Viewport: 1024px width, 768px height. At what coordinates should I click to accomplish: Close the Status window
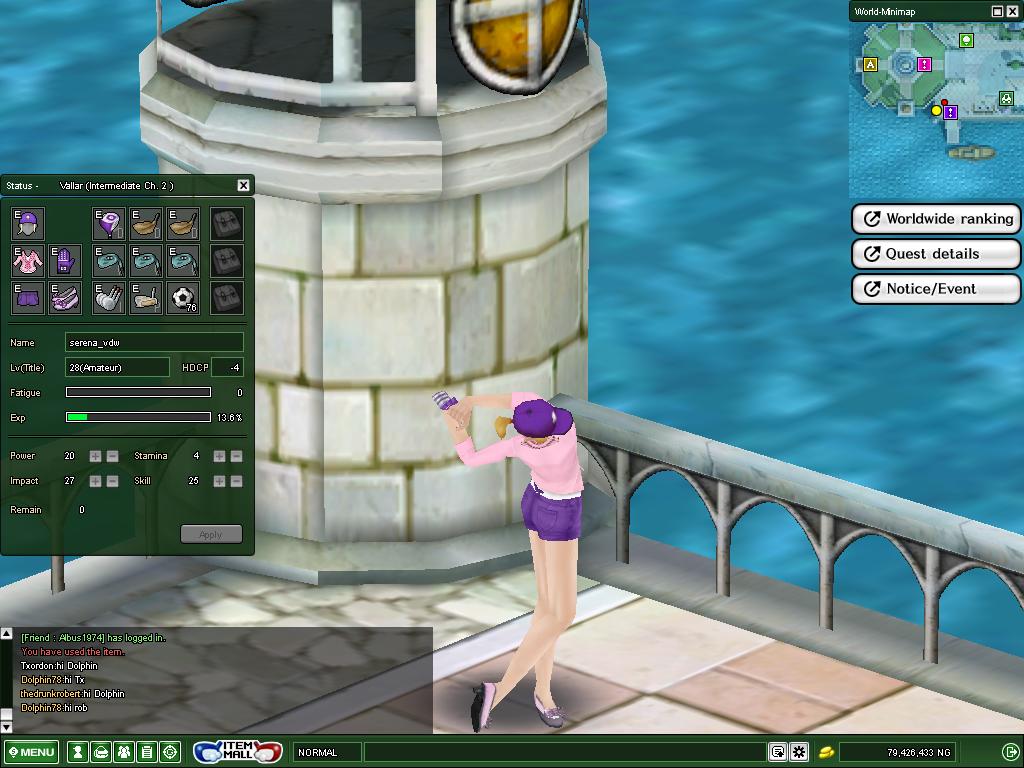point(243,185)
